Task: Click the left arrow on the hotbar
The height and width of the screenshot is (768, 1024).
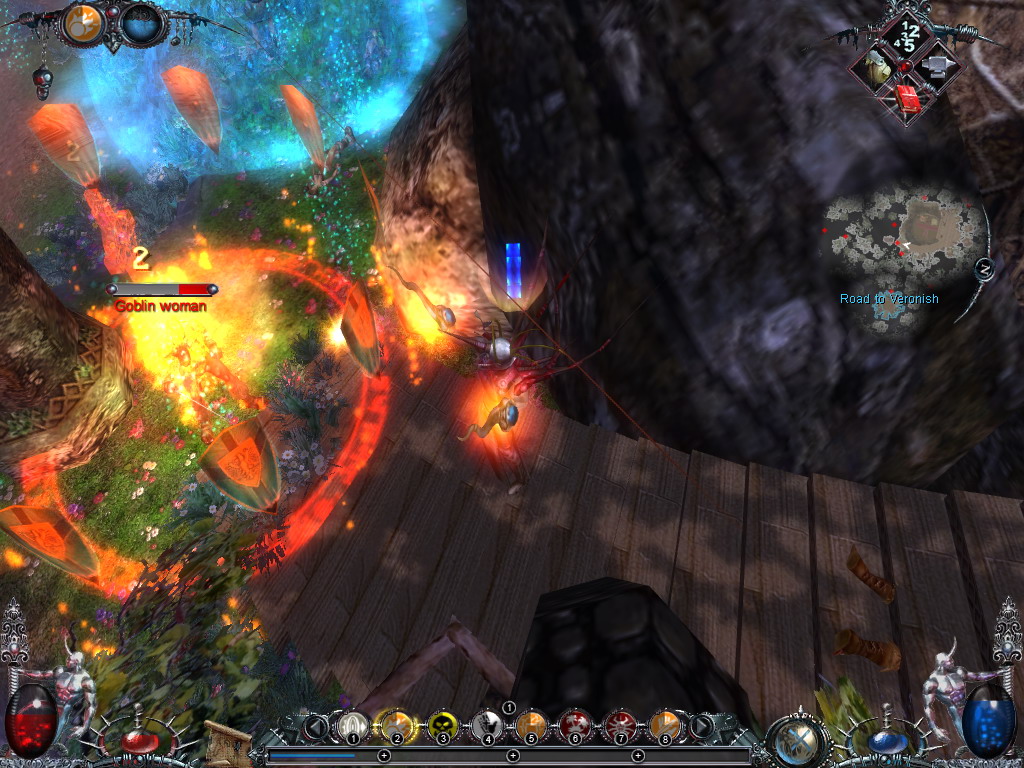Action: pyautogui.click(x=316, y=726)
